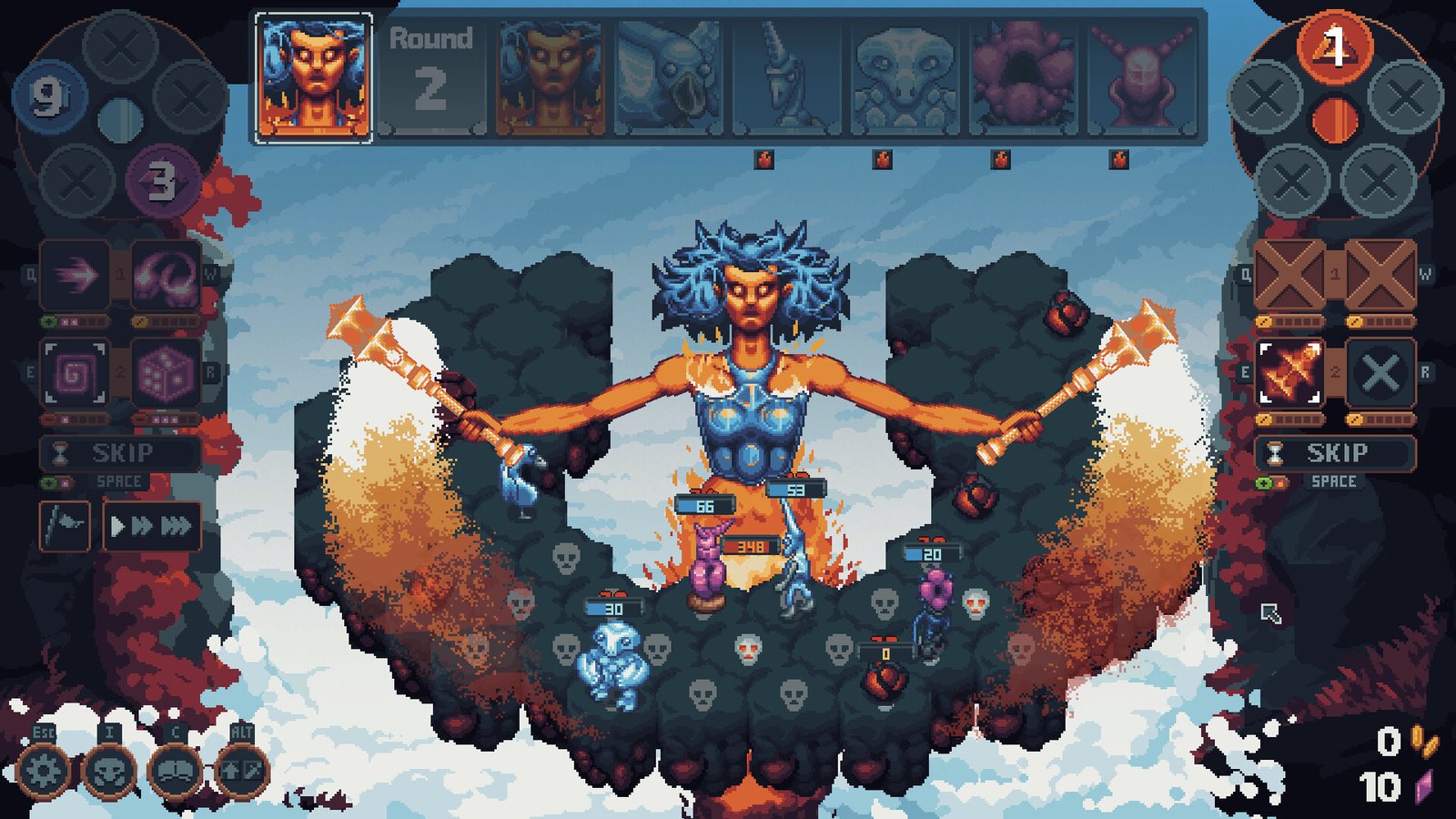
Task: Expand the fastest game speed control
Action: click(176, 525)
